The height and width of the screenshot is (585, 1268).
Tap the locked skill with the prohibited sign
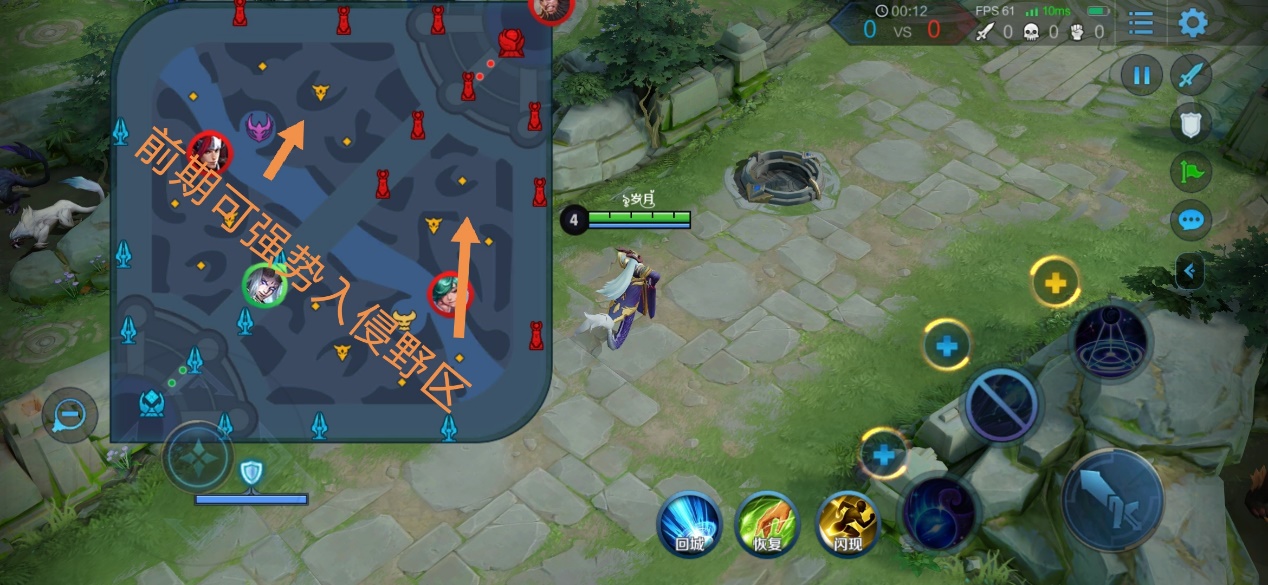pos(1002,405)
